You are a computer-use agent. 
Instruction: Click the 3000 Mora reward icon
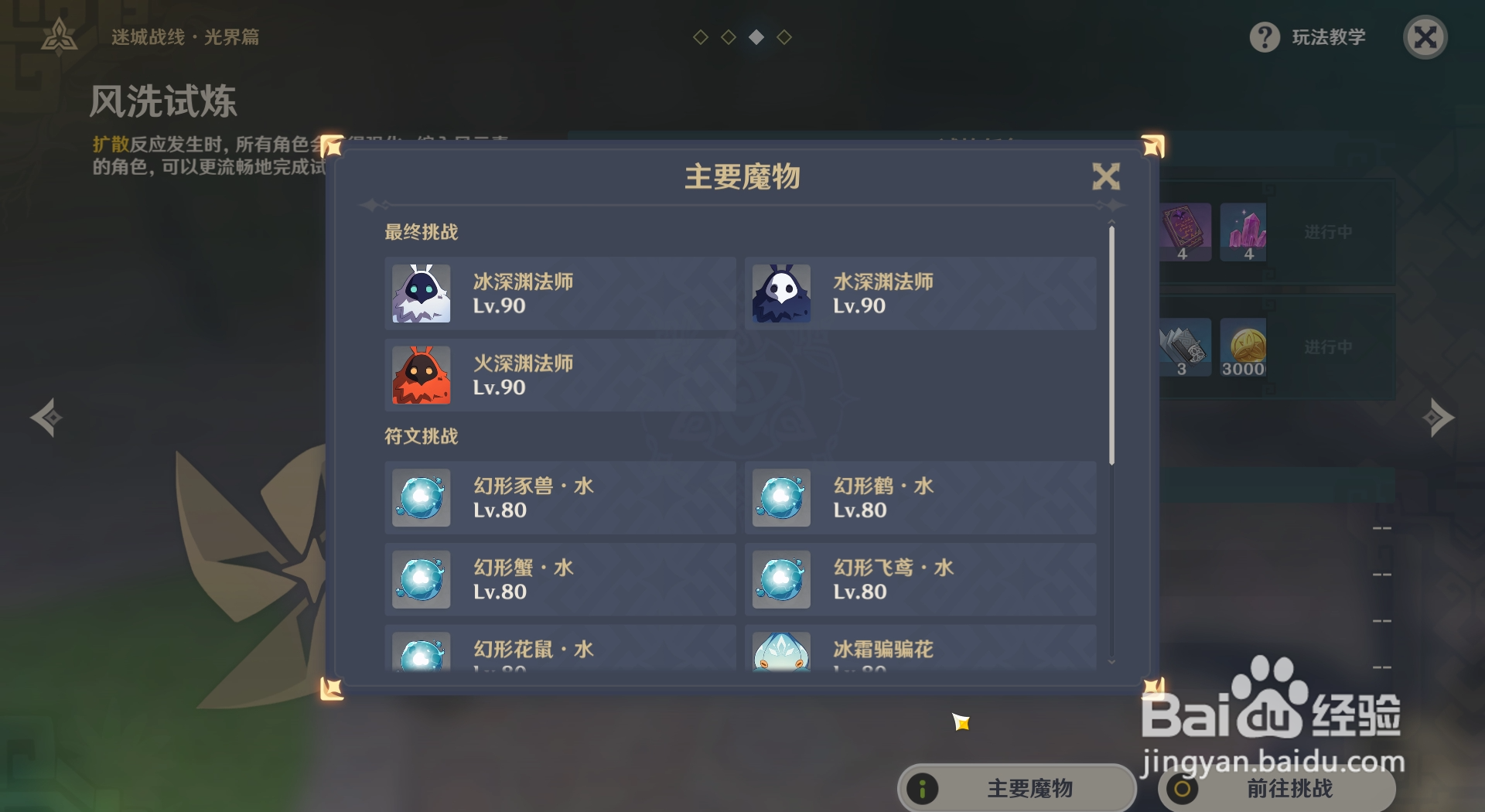tap(1244, 348)
